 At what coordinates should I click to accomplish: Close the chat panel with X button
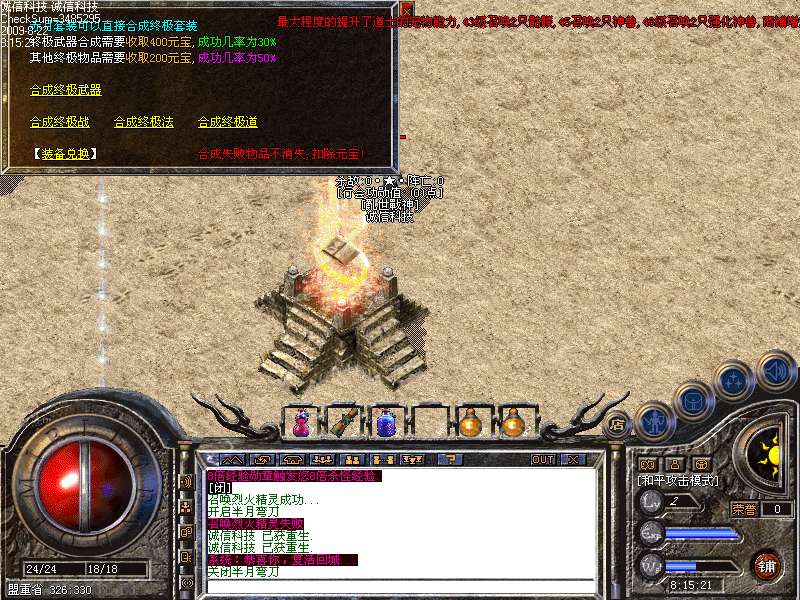(573, 459)
